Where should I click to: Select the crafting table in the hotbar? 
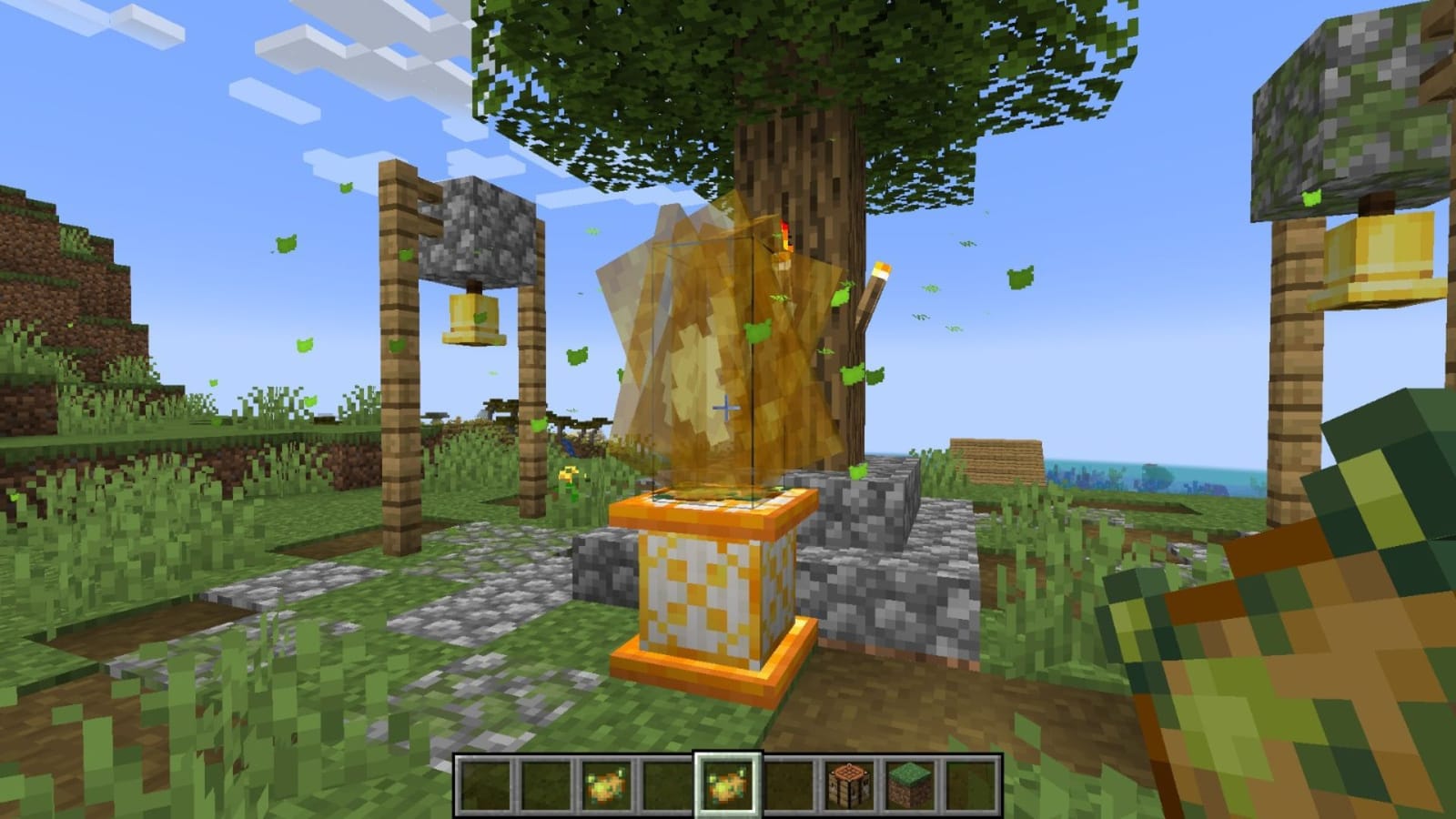click(849, 787)
